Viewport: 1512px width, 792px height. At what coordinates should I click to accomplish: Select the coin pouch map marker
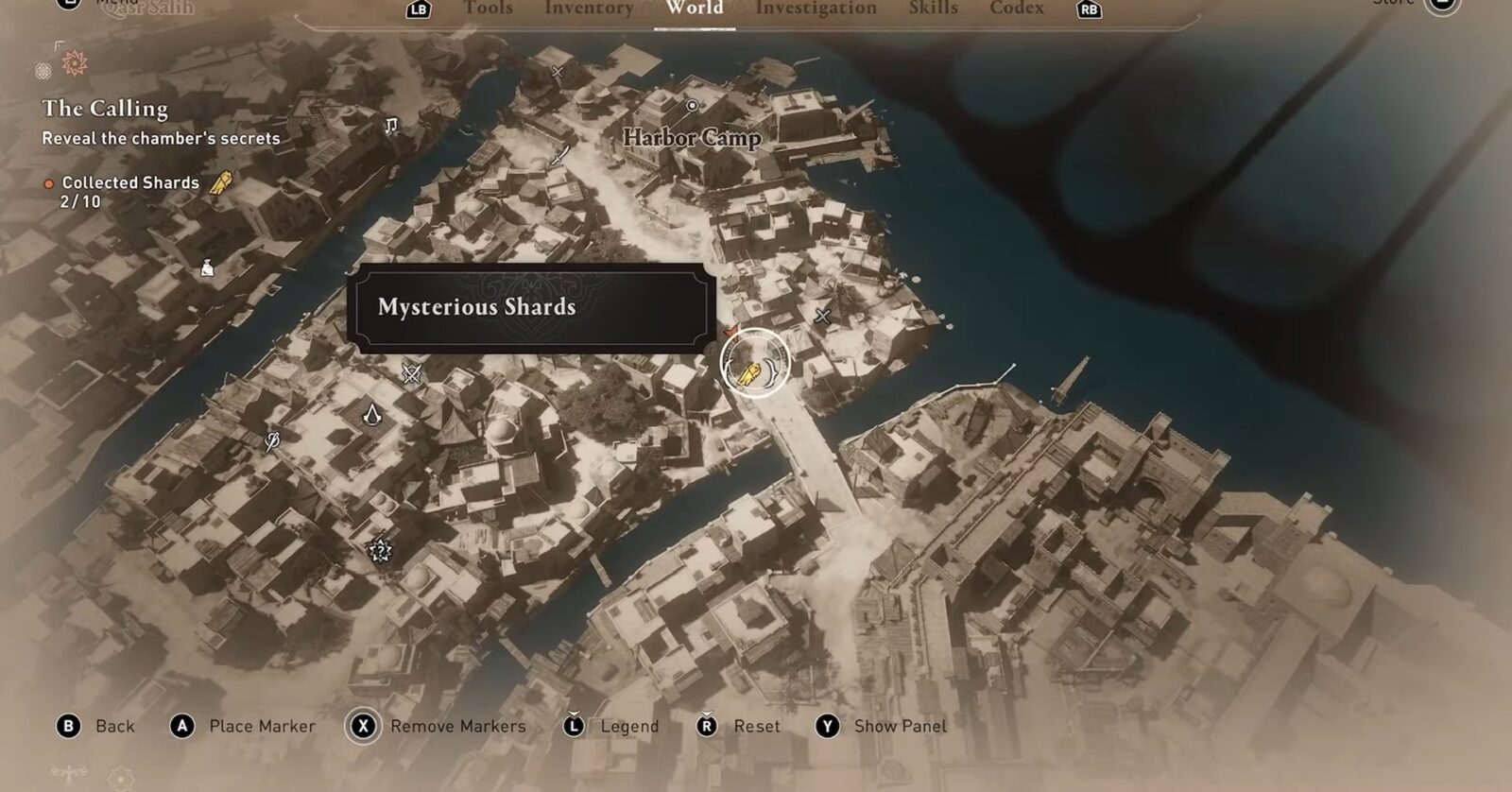207,268
